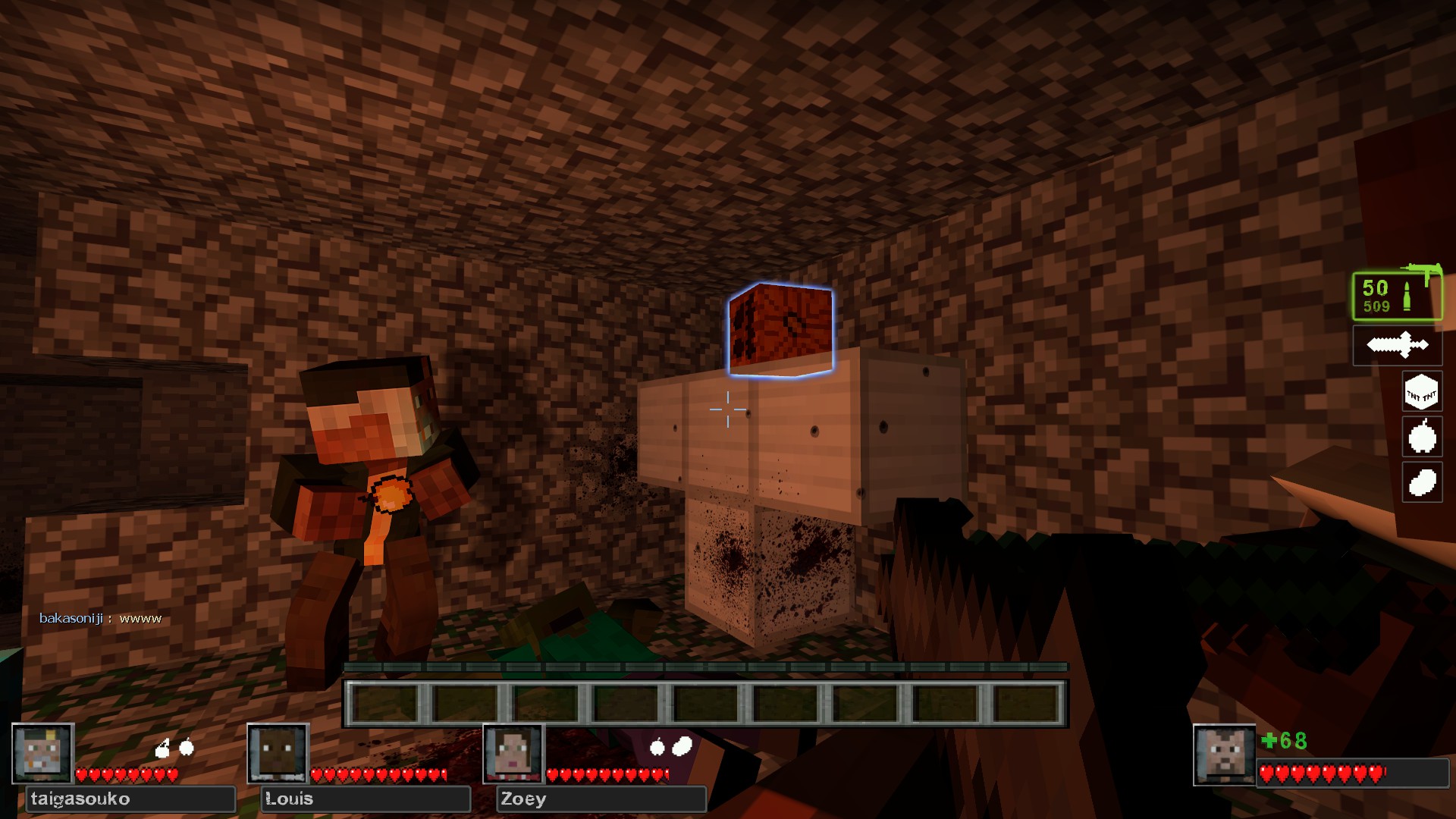Click the bakasoniji chat message
Screen dimensions: 1456x819
[x=101, y=619]
